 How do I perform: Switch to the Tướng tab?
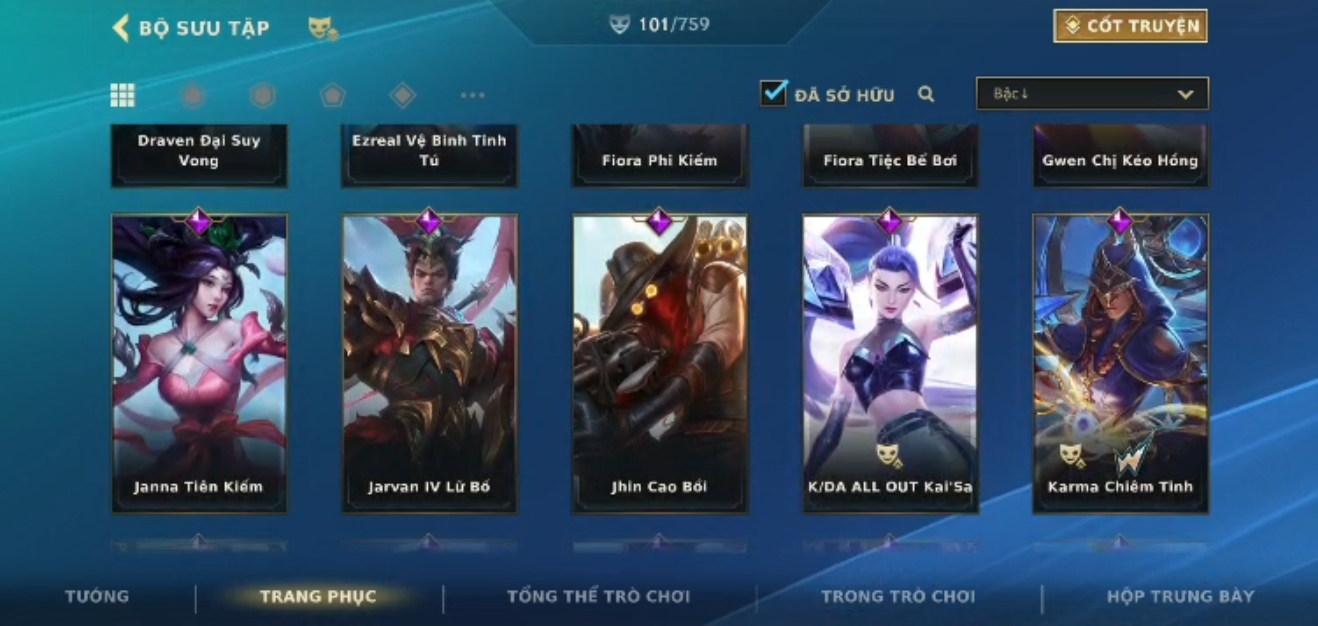tap(97, 596)
